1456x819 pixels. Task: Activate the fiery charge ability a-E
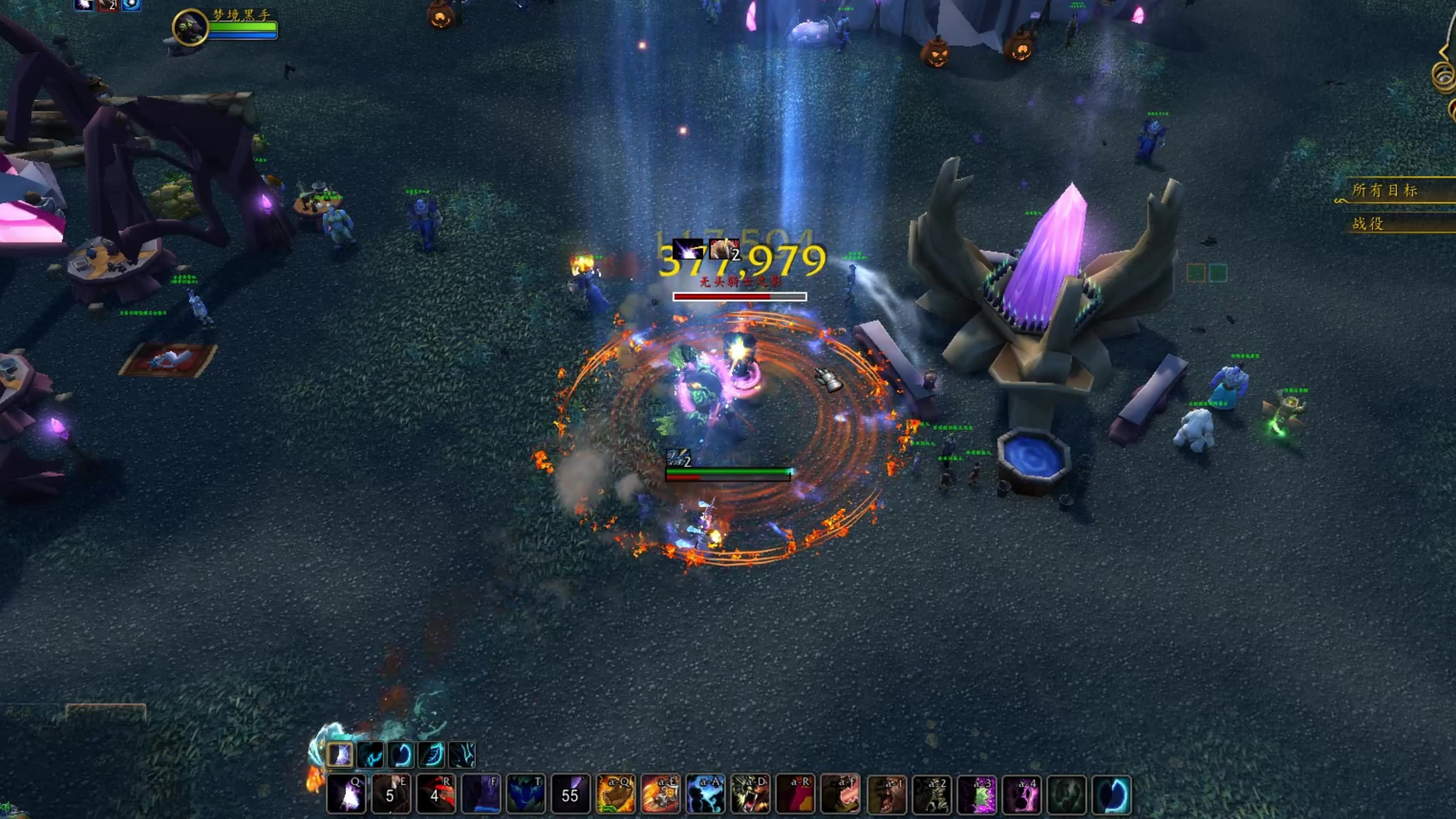click(x=660, y=794)
